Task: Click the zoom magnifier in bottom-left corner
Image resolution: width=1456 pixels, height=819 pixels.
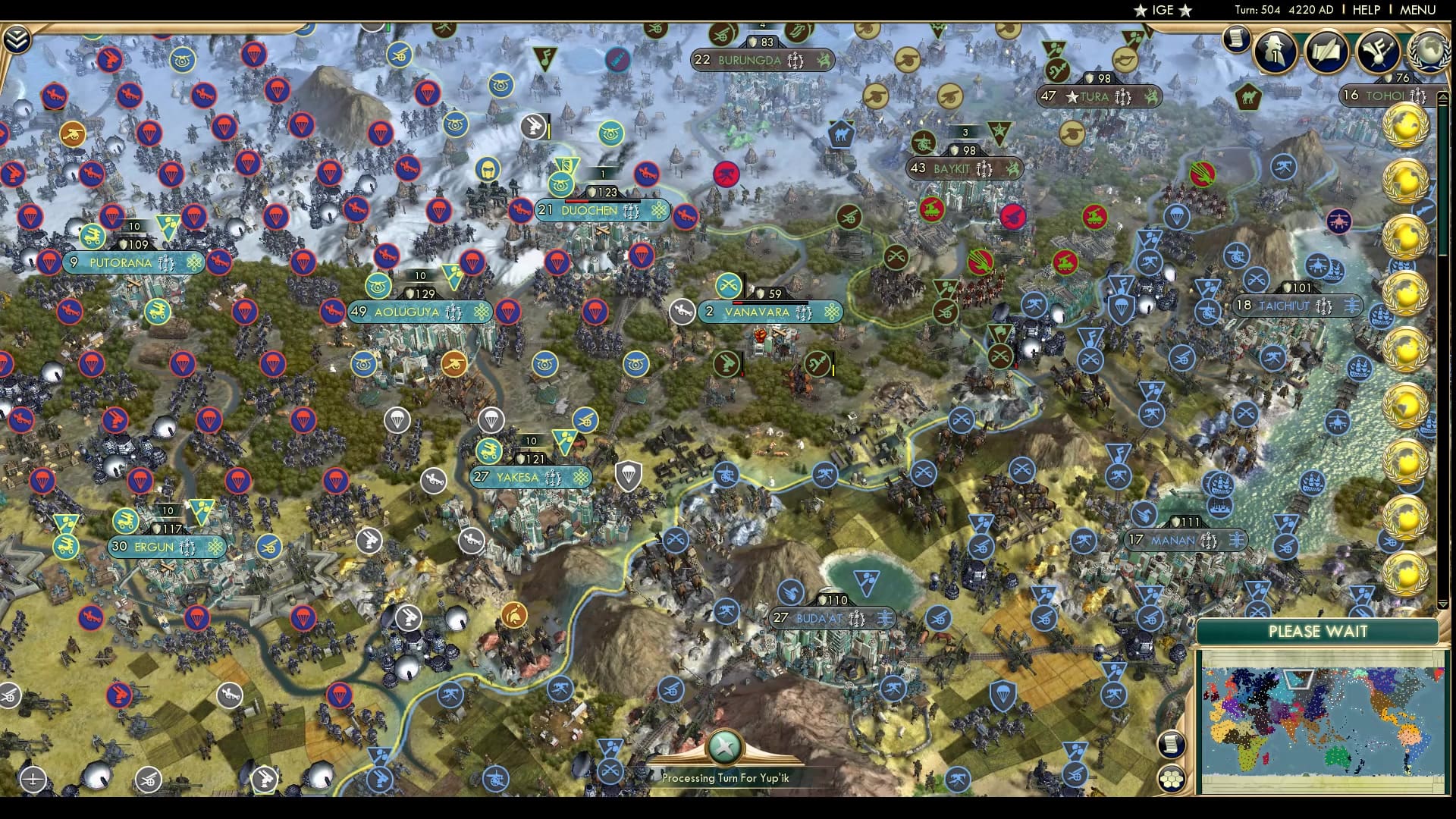Action: coord(33,779)
